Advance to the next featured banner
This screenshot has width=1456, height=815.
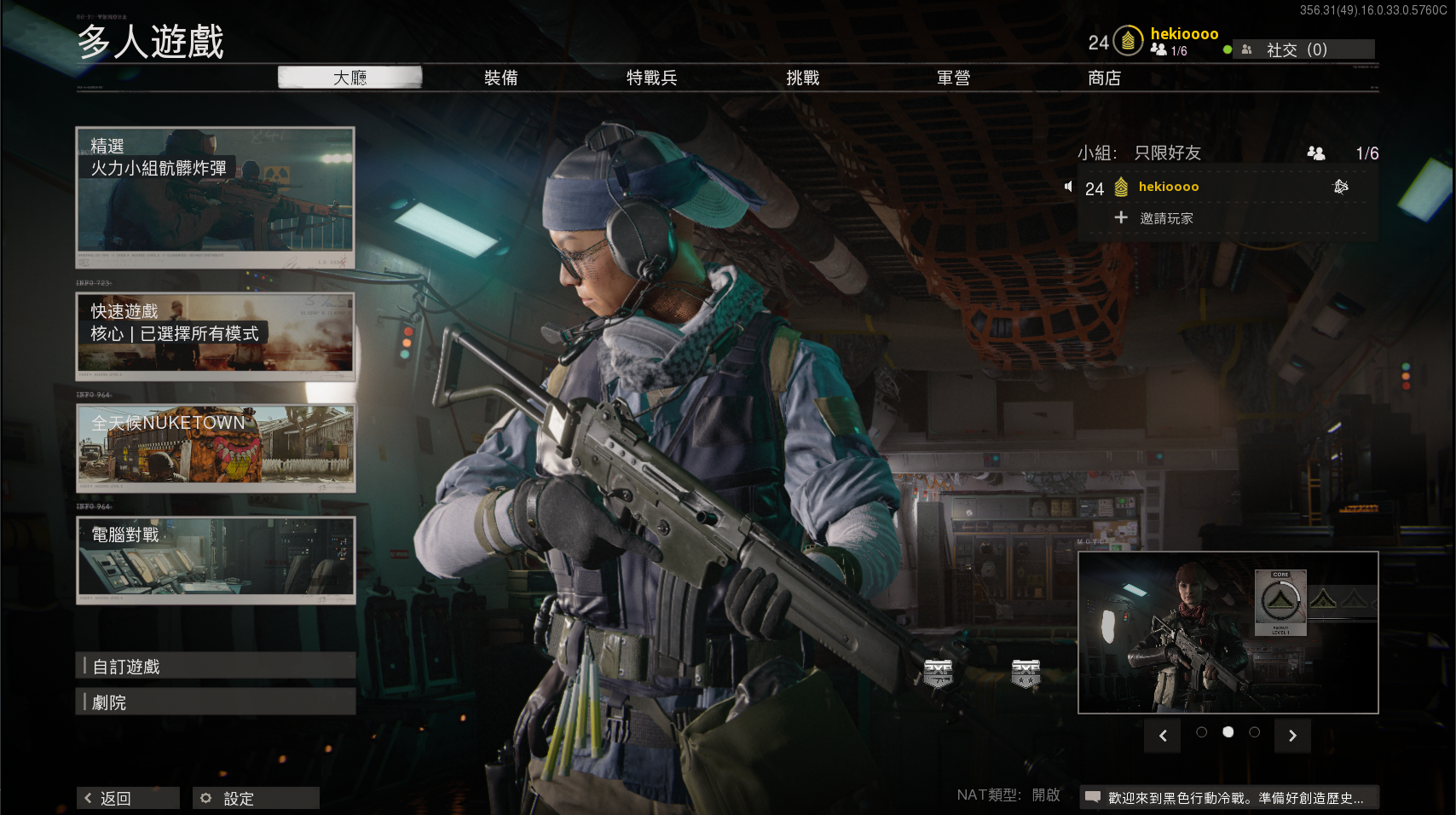1292,736
